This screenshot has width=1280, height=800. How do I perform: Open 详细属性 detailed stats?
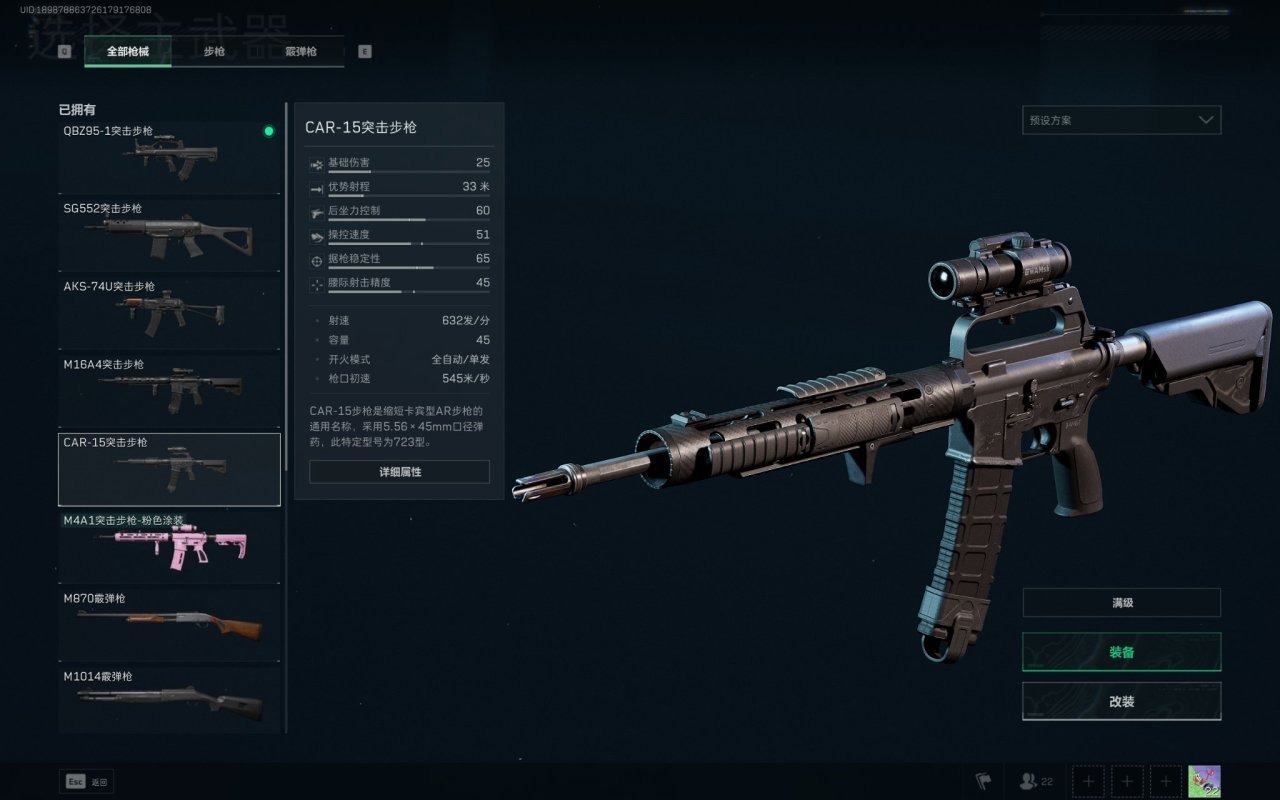click(399, 472)
